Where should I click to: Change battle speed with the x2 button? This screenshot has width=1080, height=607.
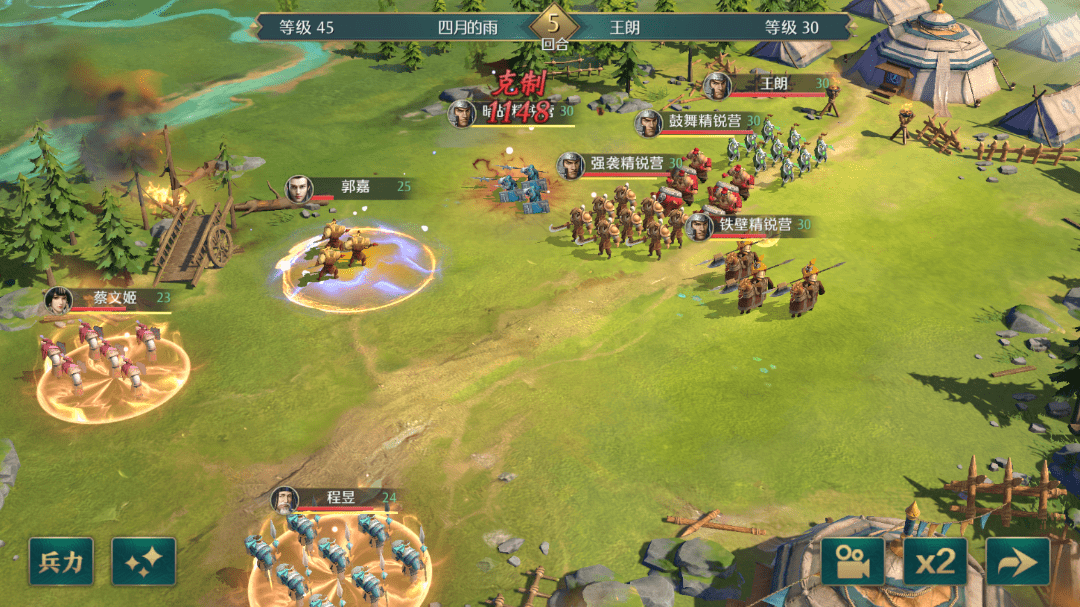(935, 562)
